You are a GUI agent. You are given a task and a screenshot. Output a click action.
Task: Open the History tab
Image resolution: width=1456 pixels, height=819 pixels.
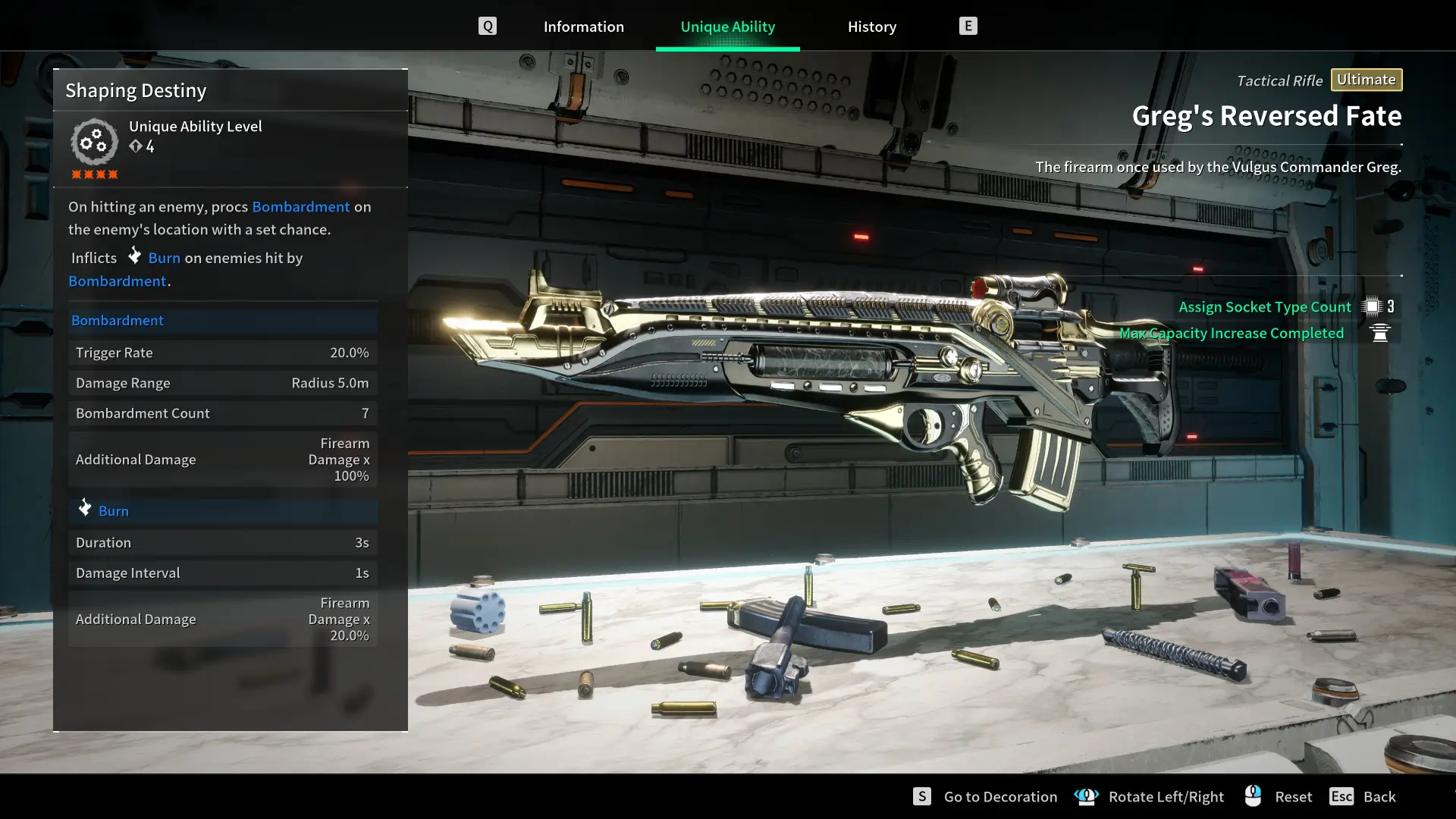click(x=871, y=27)
